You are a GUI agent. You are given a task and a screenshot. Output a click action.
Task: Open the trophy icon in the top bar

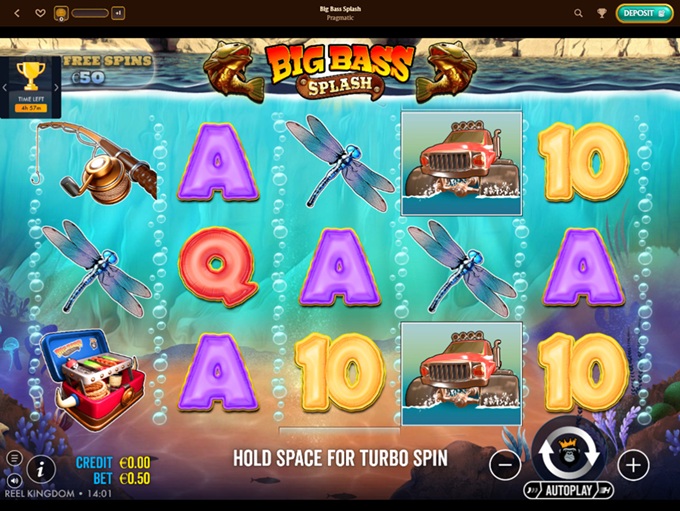click(x=602, y=13)
